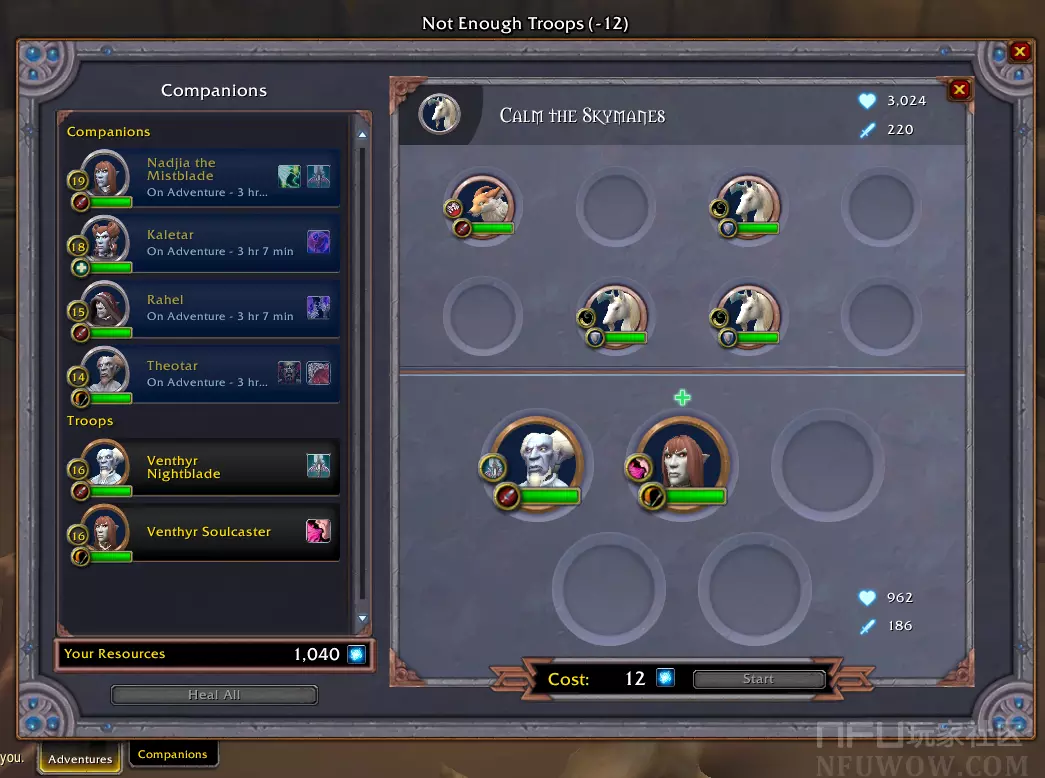Screen dimensions: 1045x778
Task: Switch to the Adventures tab
Action: click(80, 759)
